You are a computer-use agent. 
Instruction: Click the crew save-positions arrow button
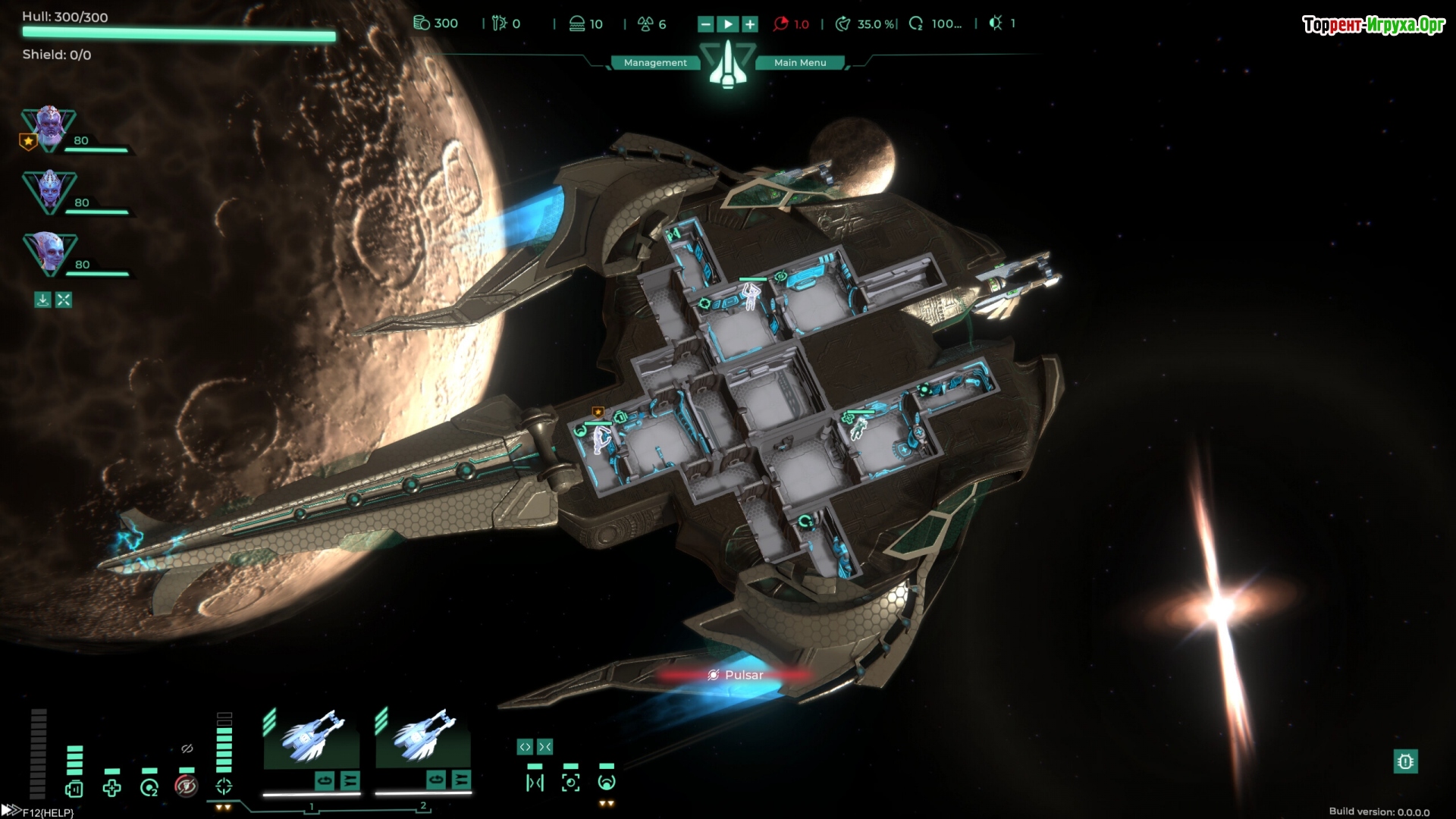pos(42,300)
